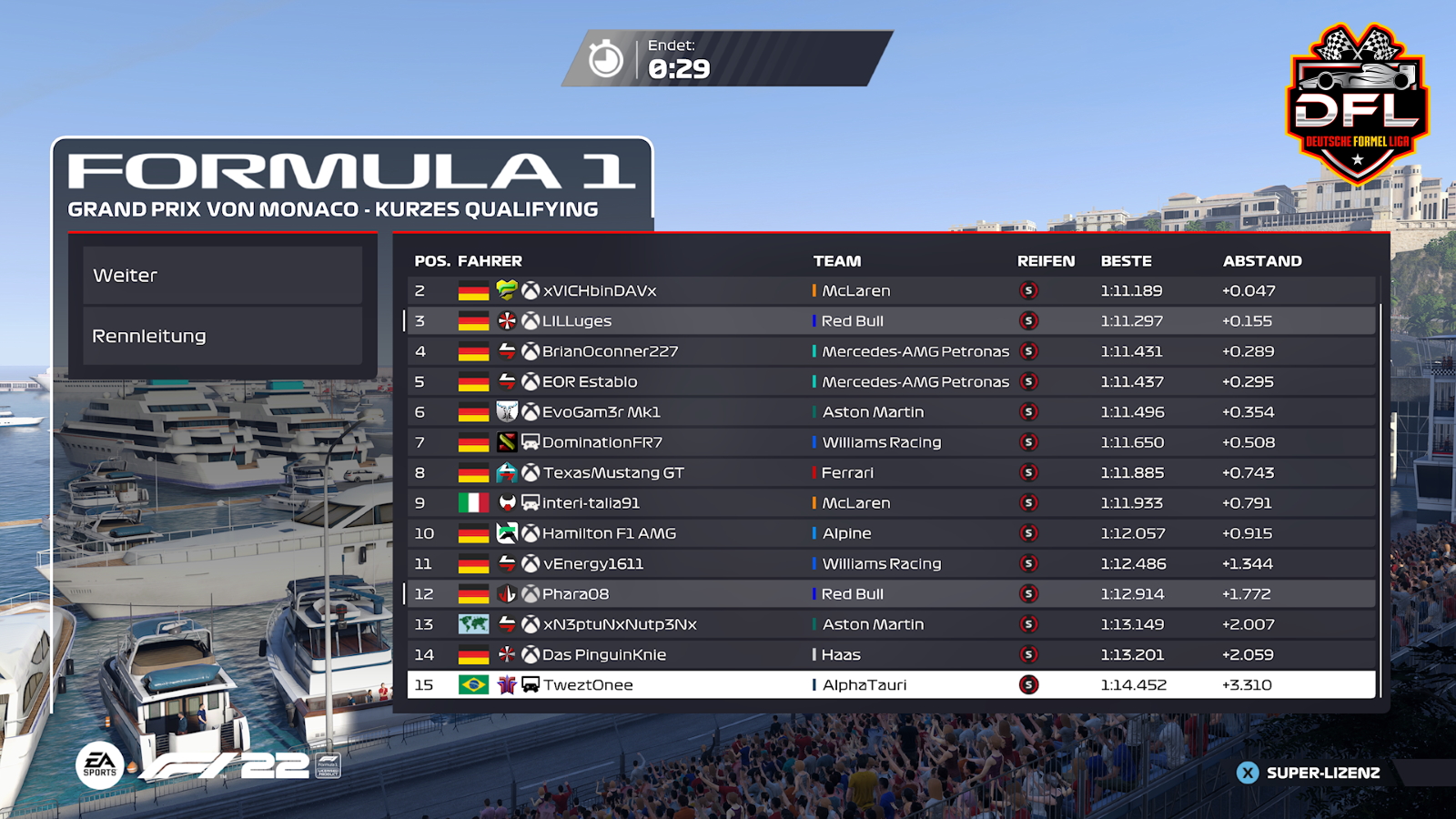Select the Weiter menu option

[x=223, y=276]
